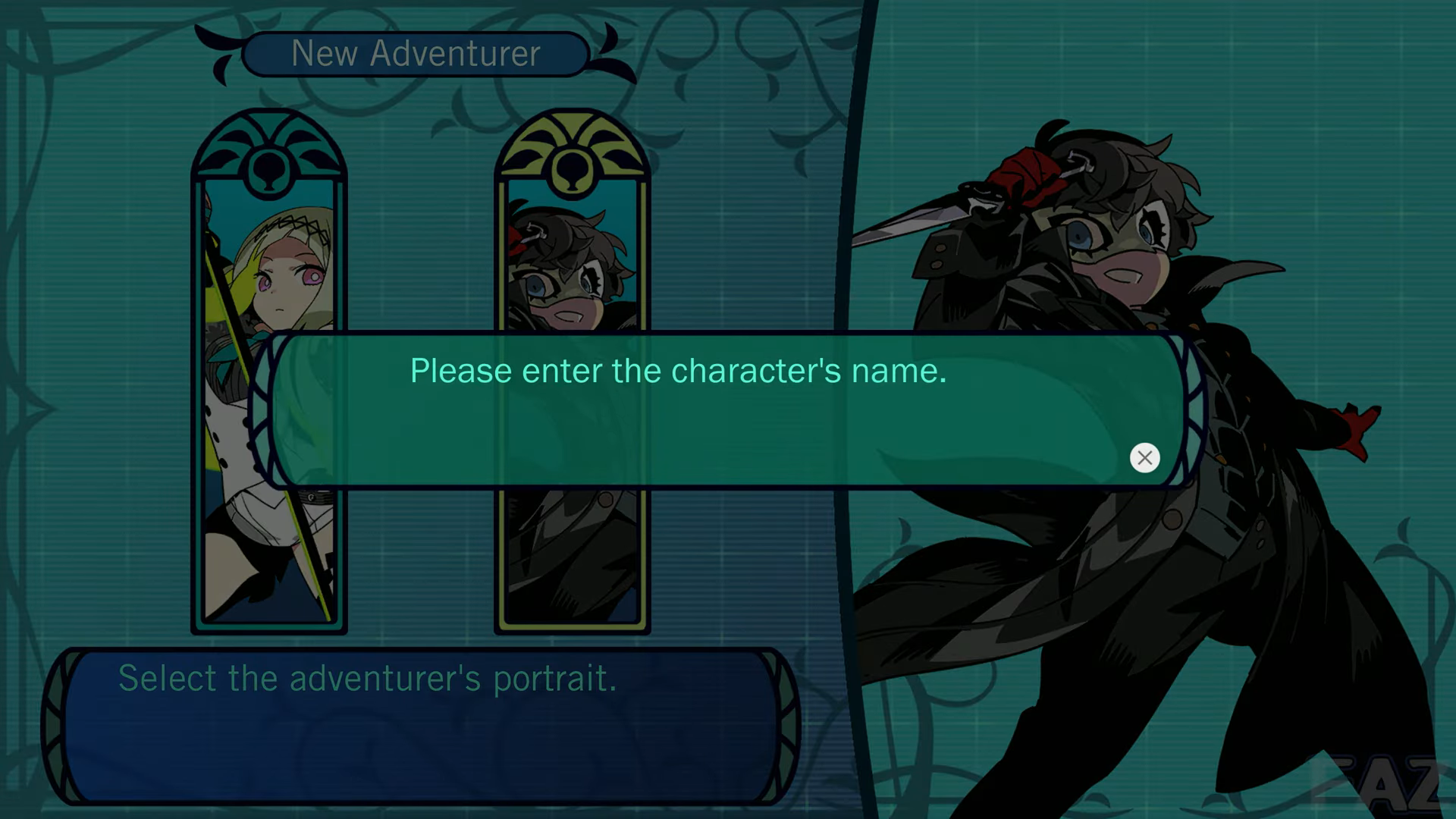Dismiss the name entry prompt
The width and height of the screenshot is (1456, 819).
tap(1144, 457)
